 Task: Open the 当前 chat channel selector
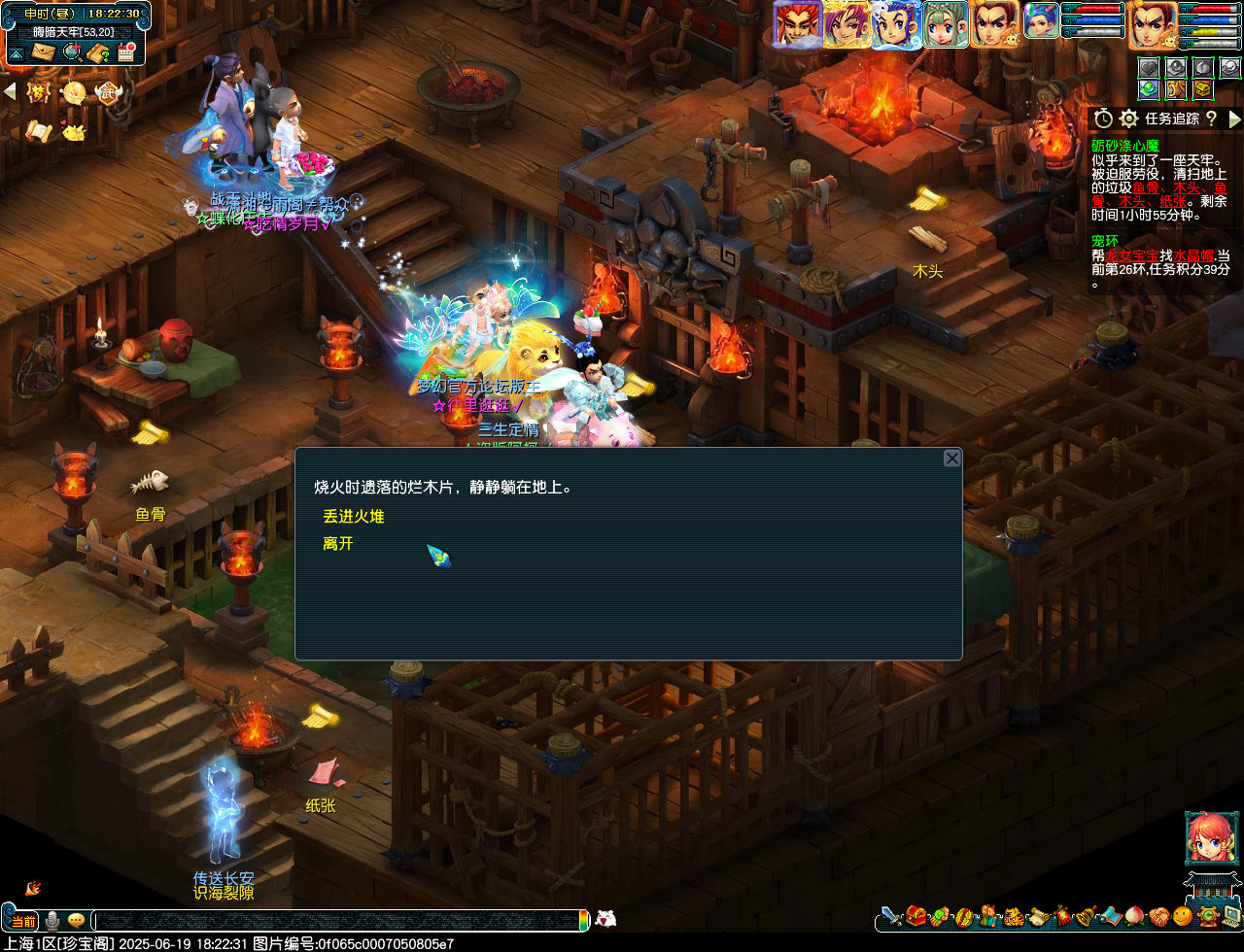click(23, 920)
